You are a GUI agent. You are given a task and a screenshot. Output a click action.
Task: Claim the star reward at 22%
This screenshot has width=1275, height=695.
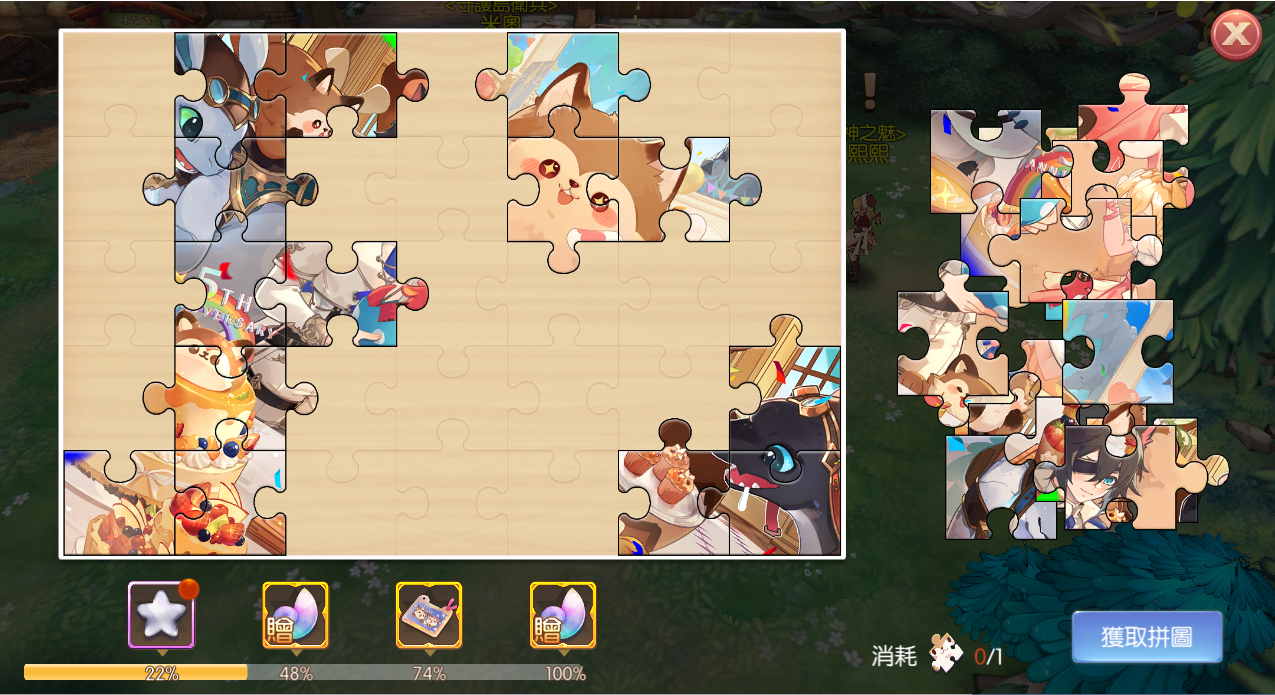pos(161,615)
